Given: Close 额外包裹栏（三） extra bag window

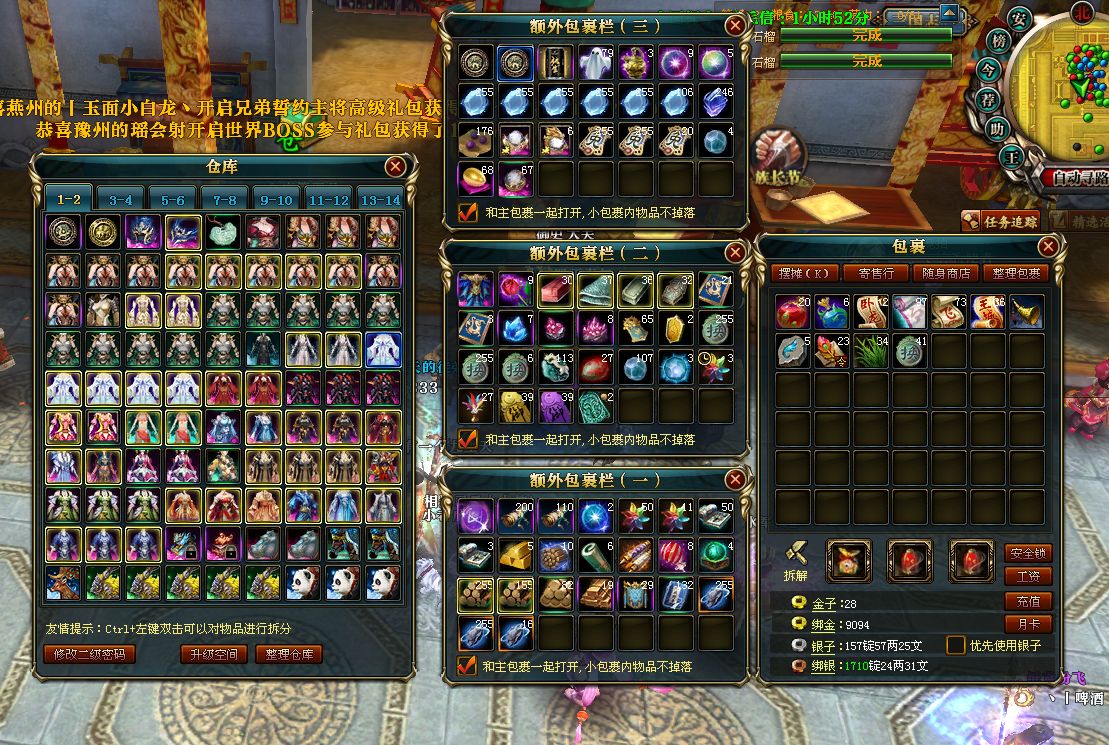Looking at the screenshot, I should [735, 25].
